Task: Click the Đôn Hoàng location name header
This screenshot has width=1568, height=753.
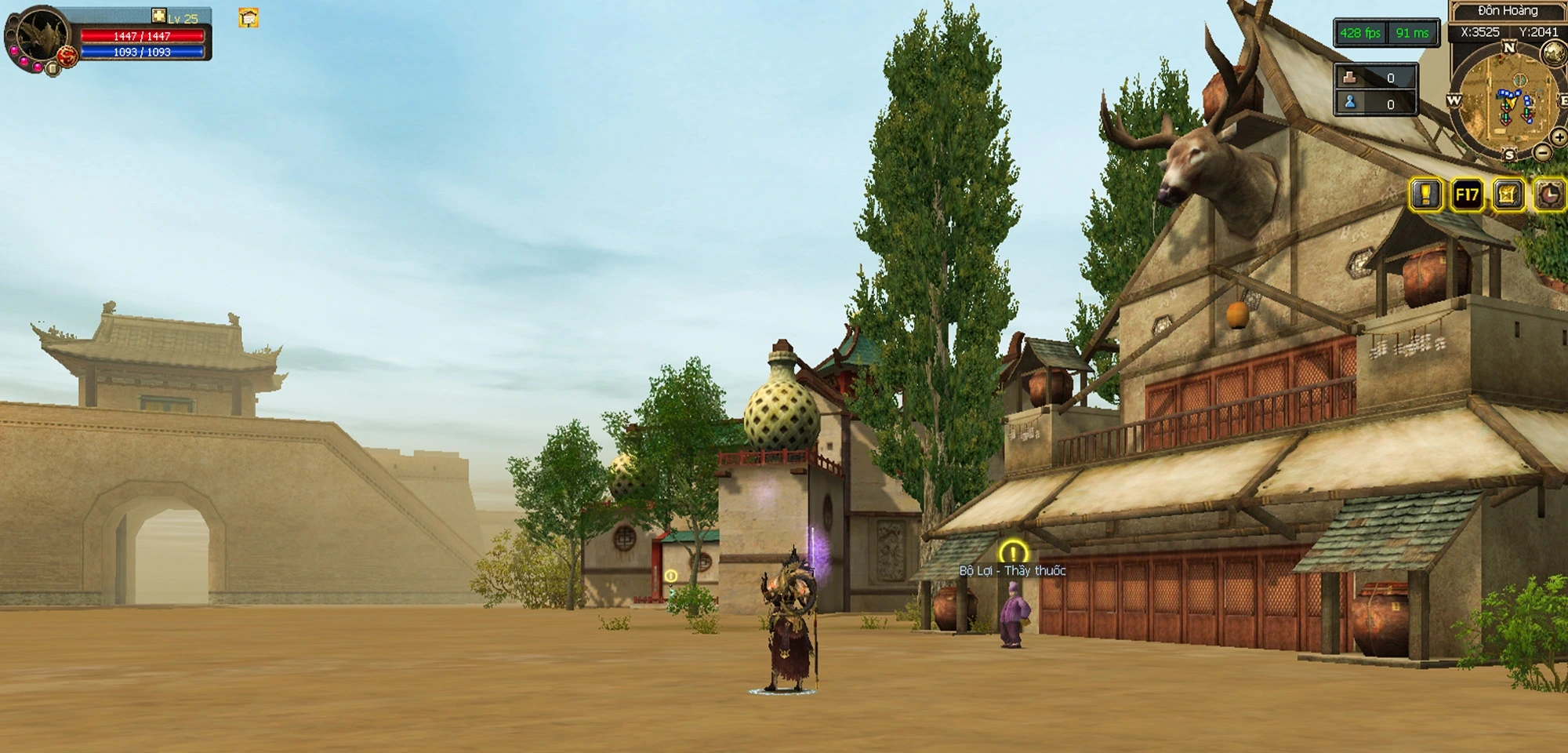Action: tap(1507, 11)
